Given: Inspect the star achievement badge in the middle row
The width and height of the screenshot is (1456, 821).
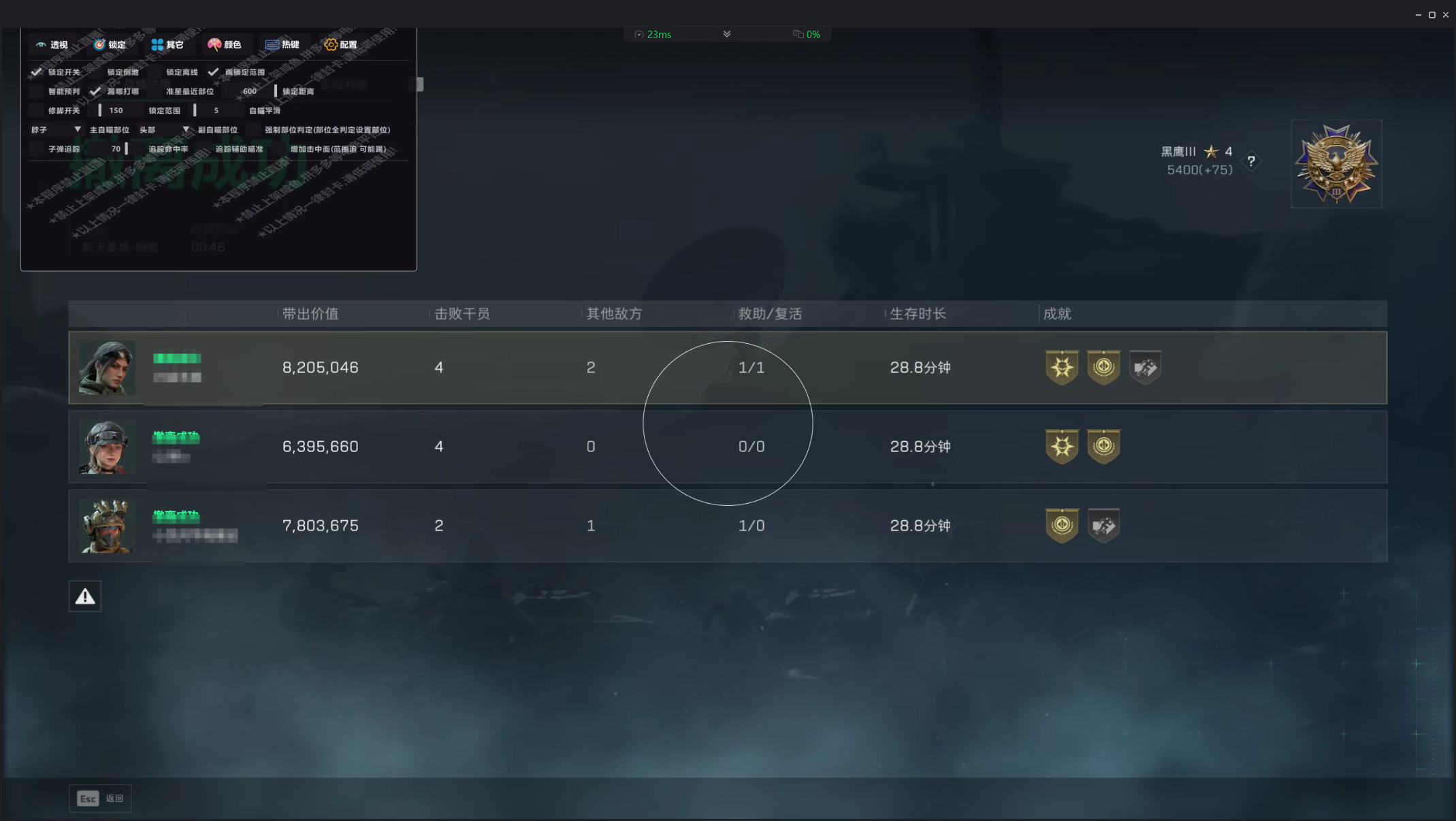Looking at the screenshot, I should (1062, 447).
